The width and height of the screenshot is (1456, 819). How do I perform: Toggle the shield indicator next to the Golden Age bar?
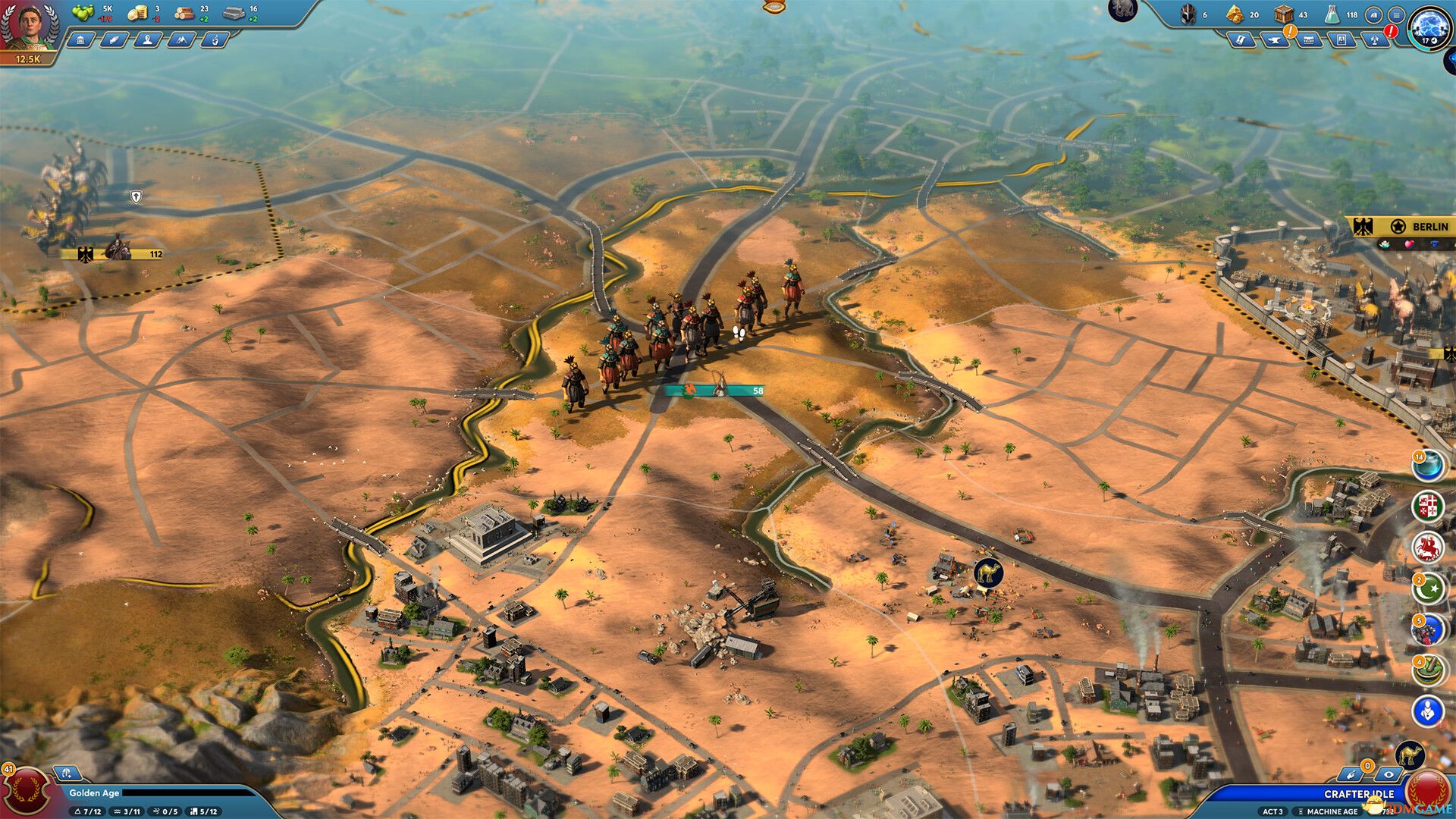(67, 773)
